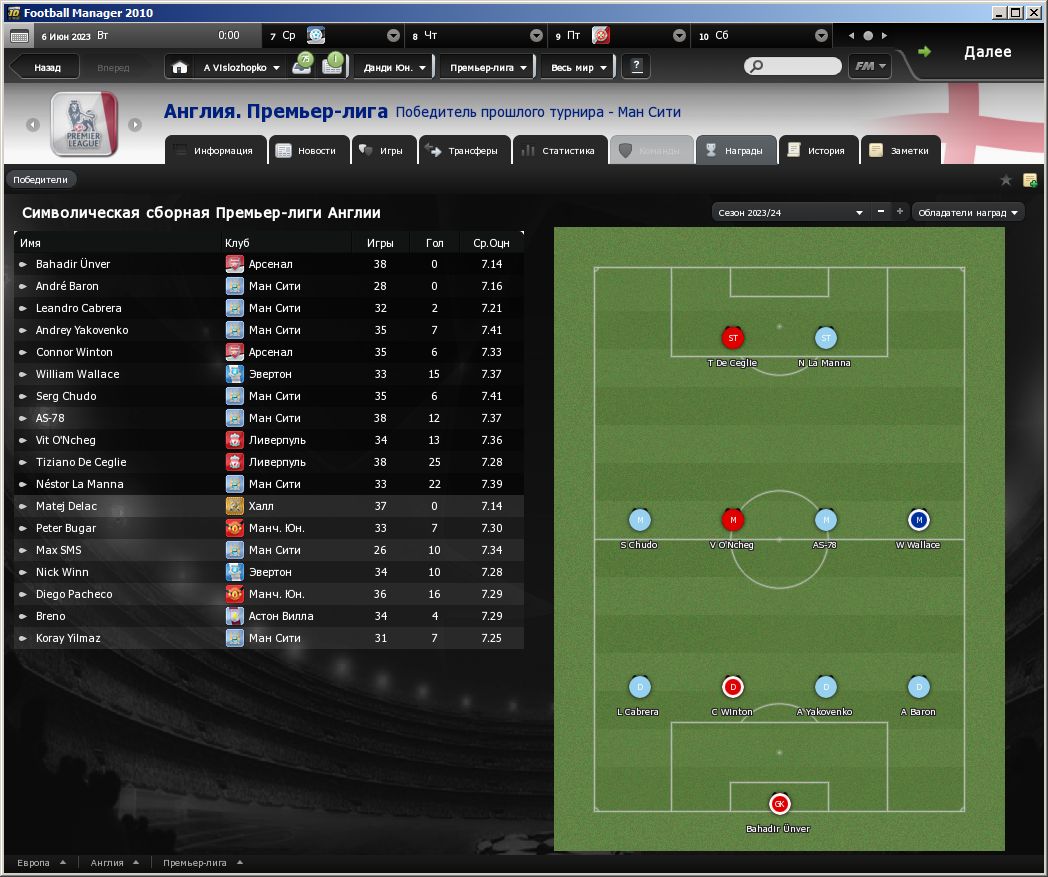
Task: Close the Football Manager window
Action: pos(1035,12)
